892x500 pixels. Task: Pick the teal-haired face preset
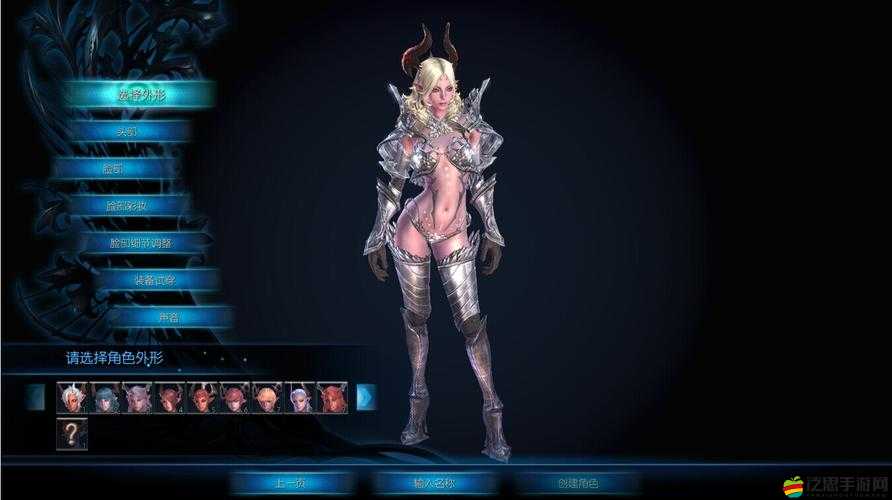[x=105, y=397]
